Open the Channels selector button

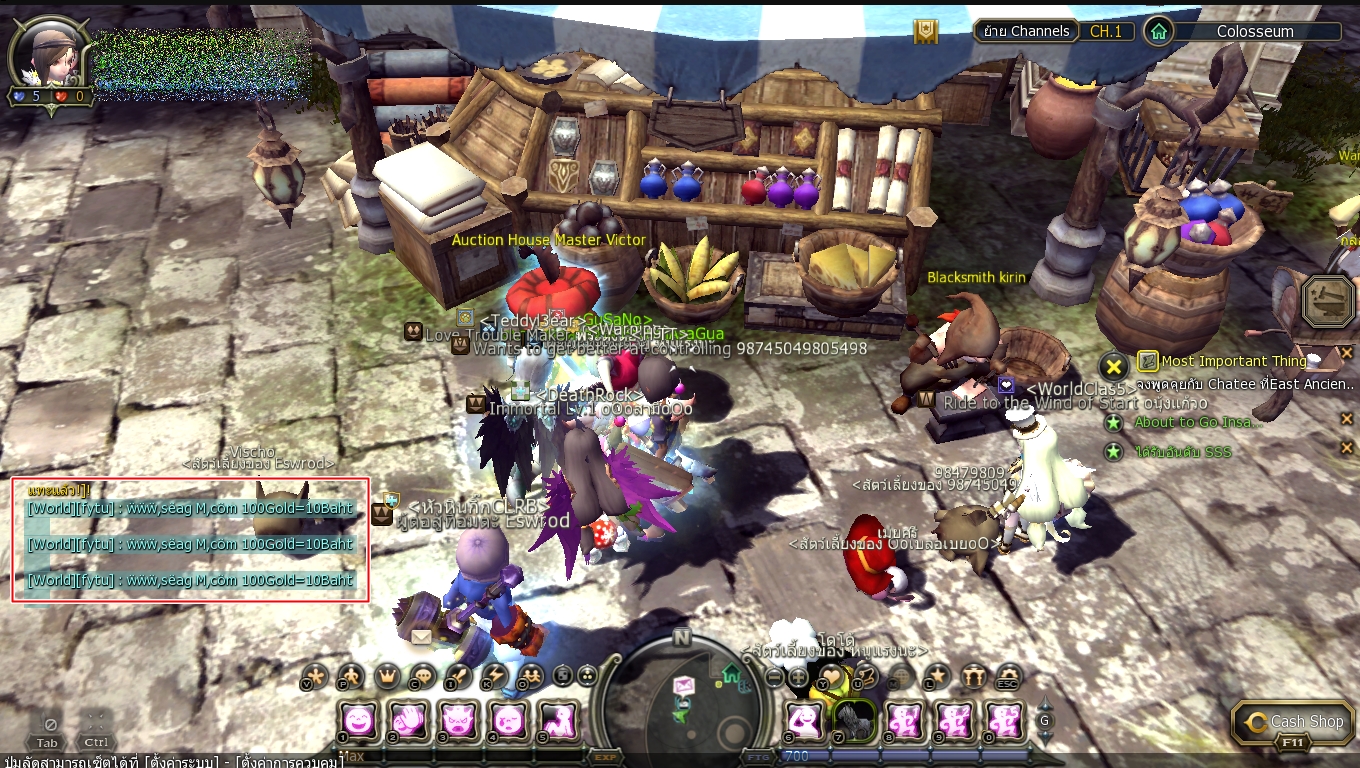click(x=1026, y=31)
